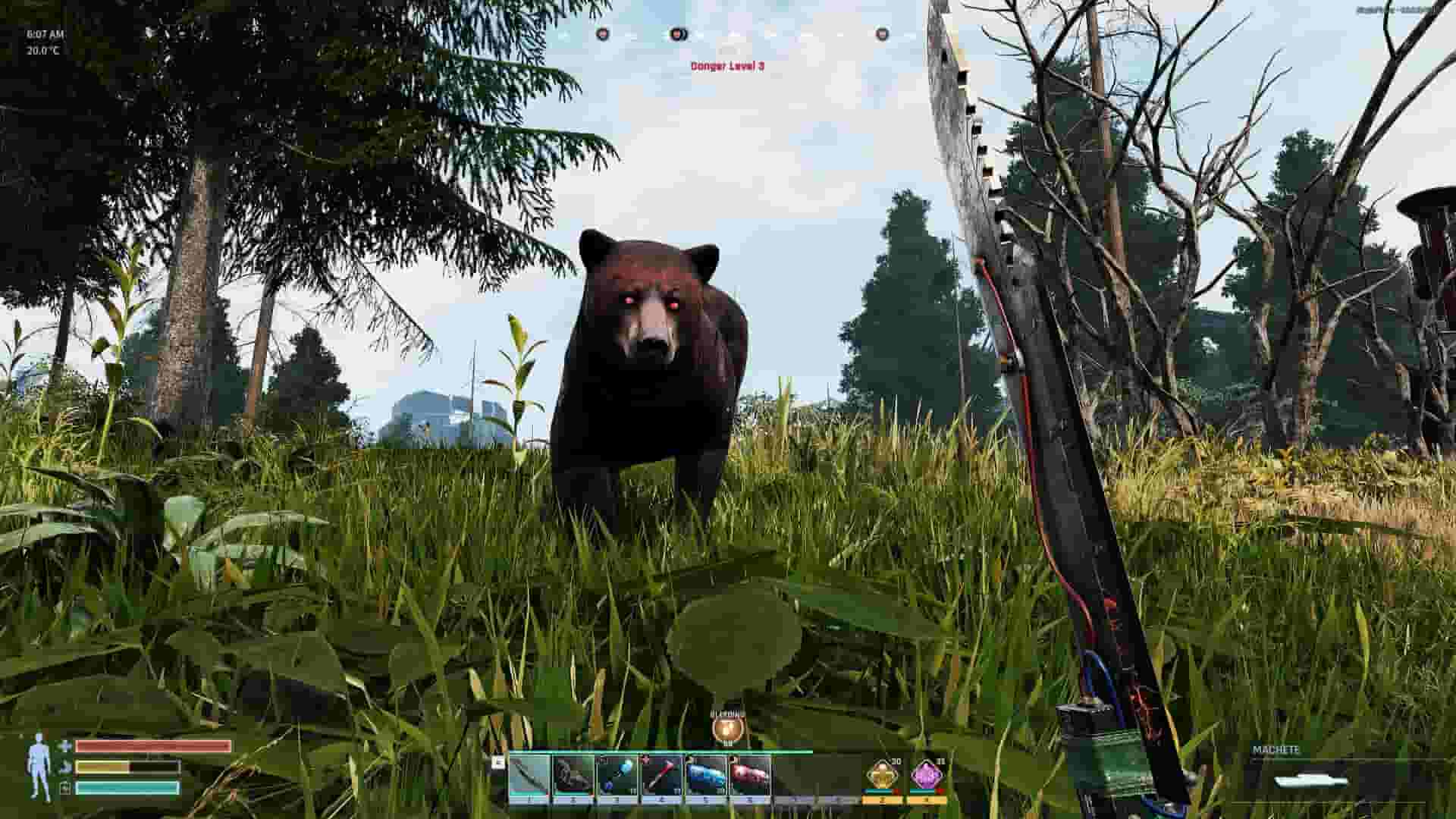The width and height of the screenshot is (1456, 819).
Task: Click the health cross icon beside the red bar
Action: coord(66,746)
